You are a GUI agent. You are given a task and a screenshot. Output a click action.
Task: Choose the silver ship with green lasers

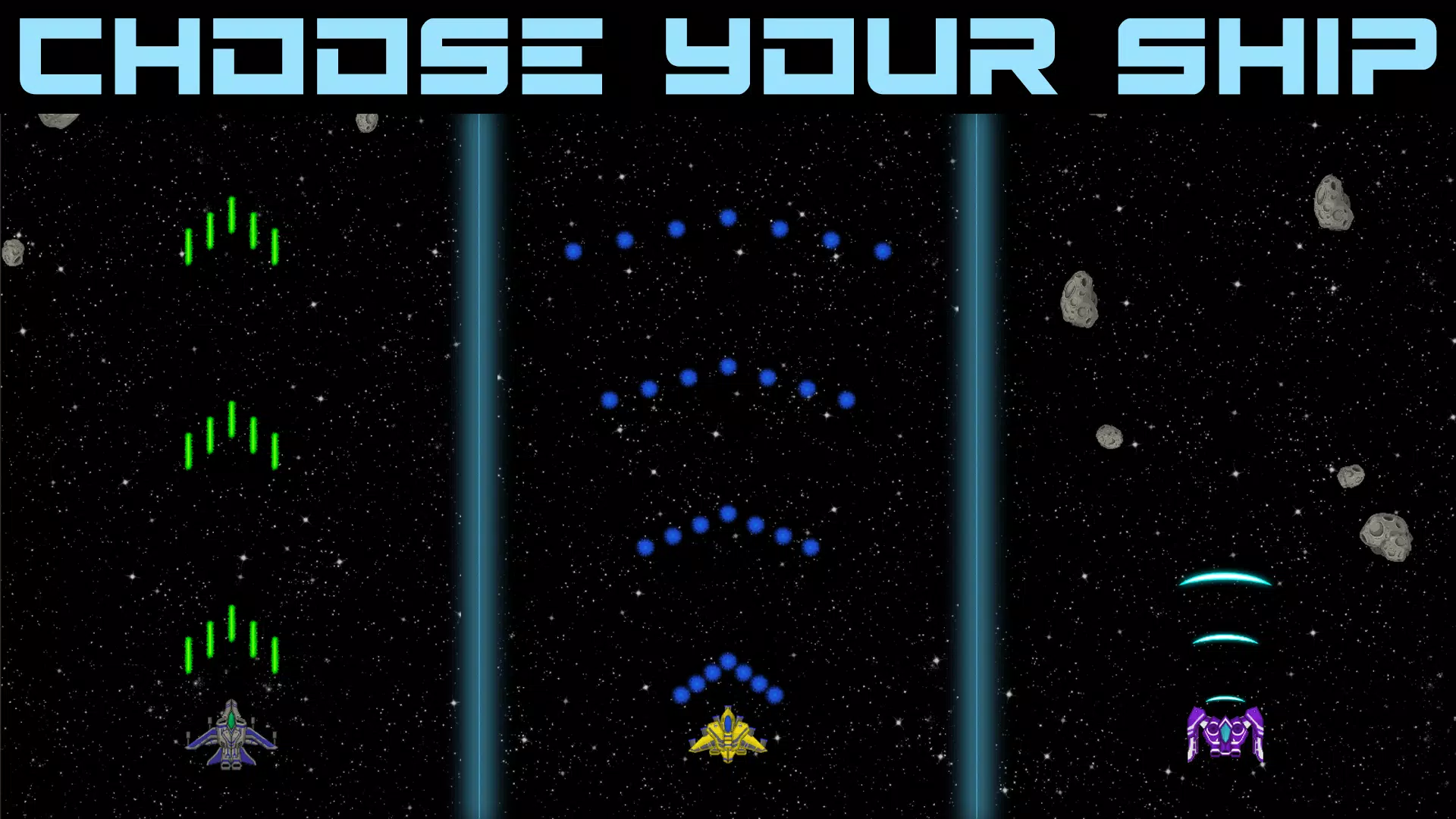(231, 734)
